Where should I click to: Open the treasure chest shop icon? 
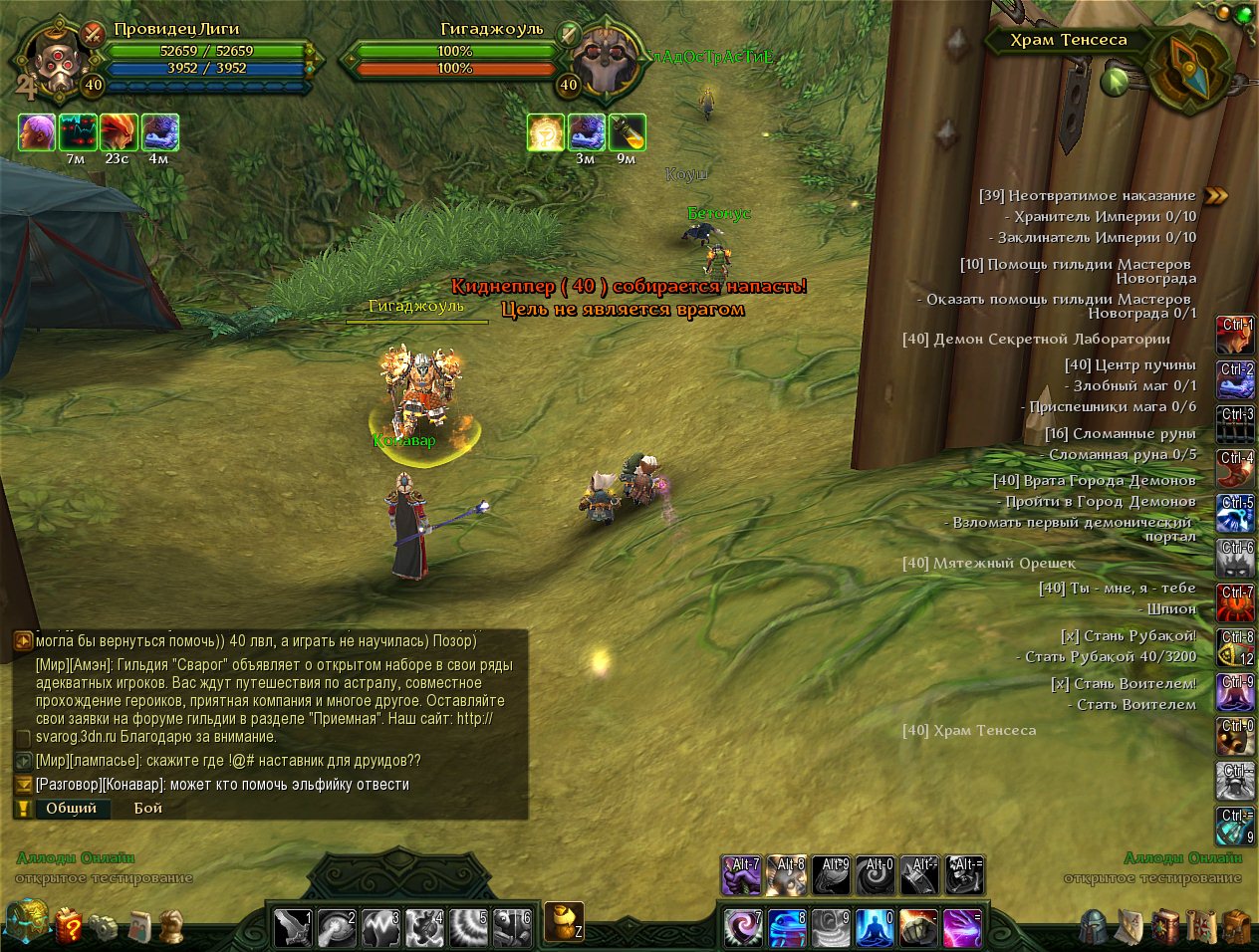(x=27, y=922)
